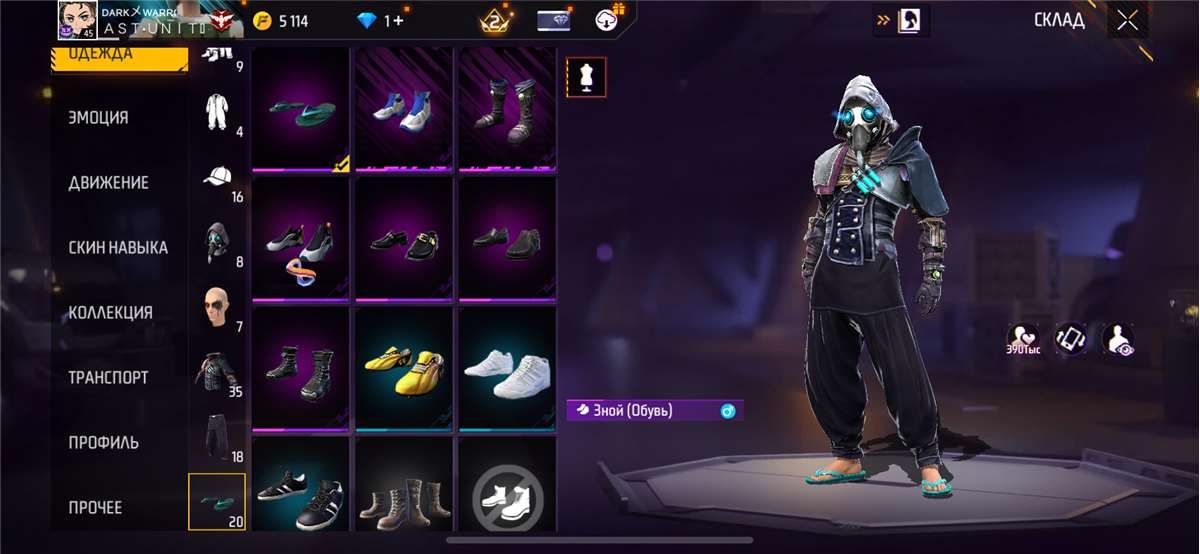The width and height of the screenshot is (1200, 554).
Task: Equip the green flip-flops
Action: click(301, 109)
